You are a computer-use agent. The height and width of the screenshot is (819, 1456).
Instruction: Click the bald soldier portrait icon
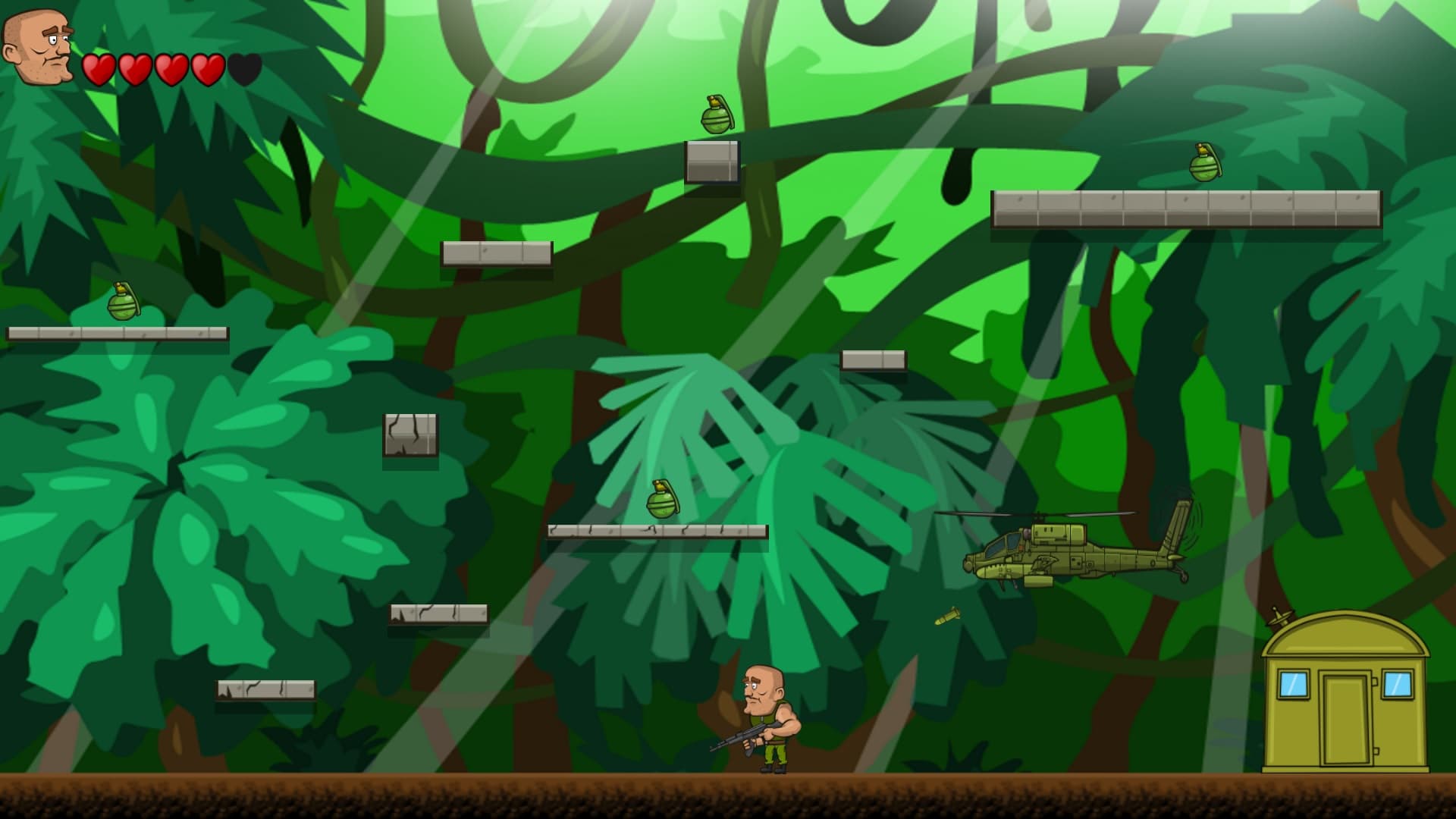(x=38, y=47)
